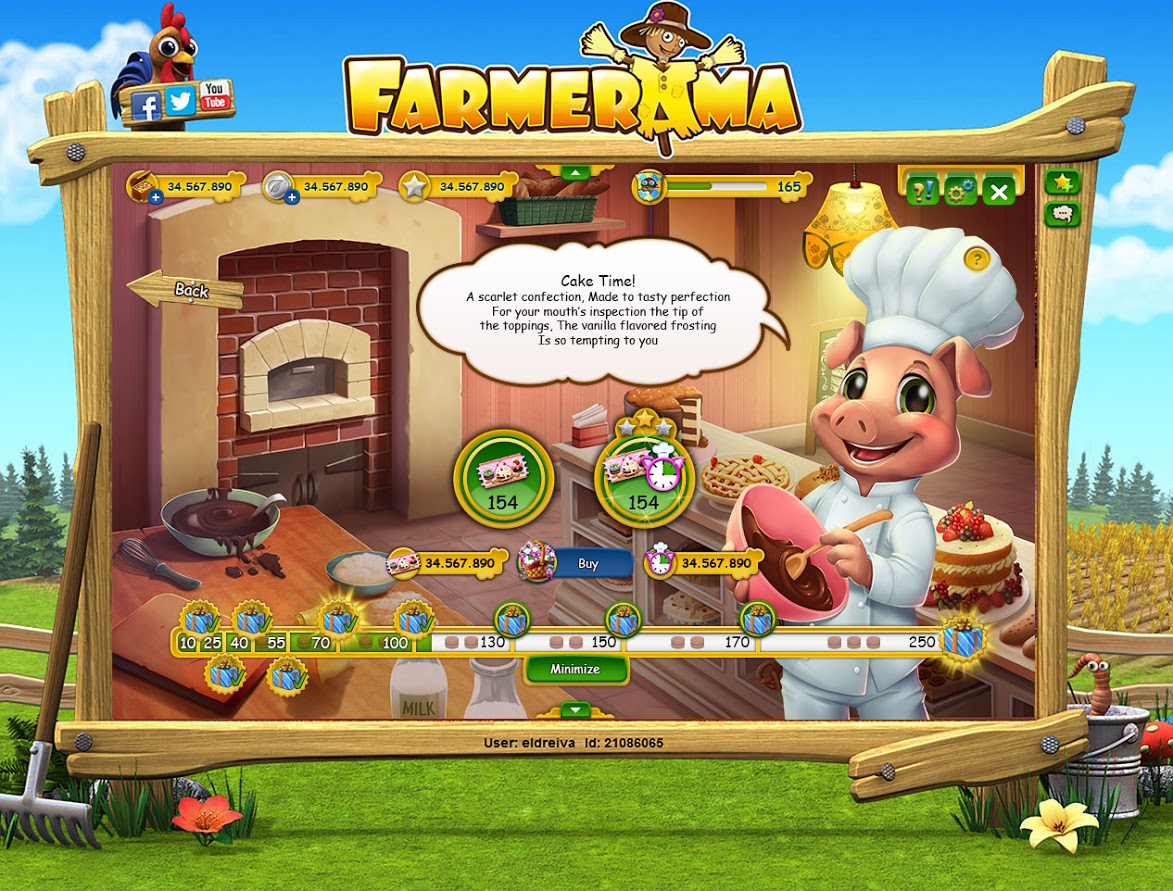Add more to the treasure chest currency
This screenshot has height=891, width=1173.
tap(156, 198)
